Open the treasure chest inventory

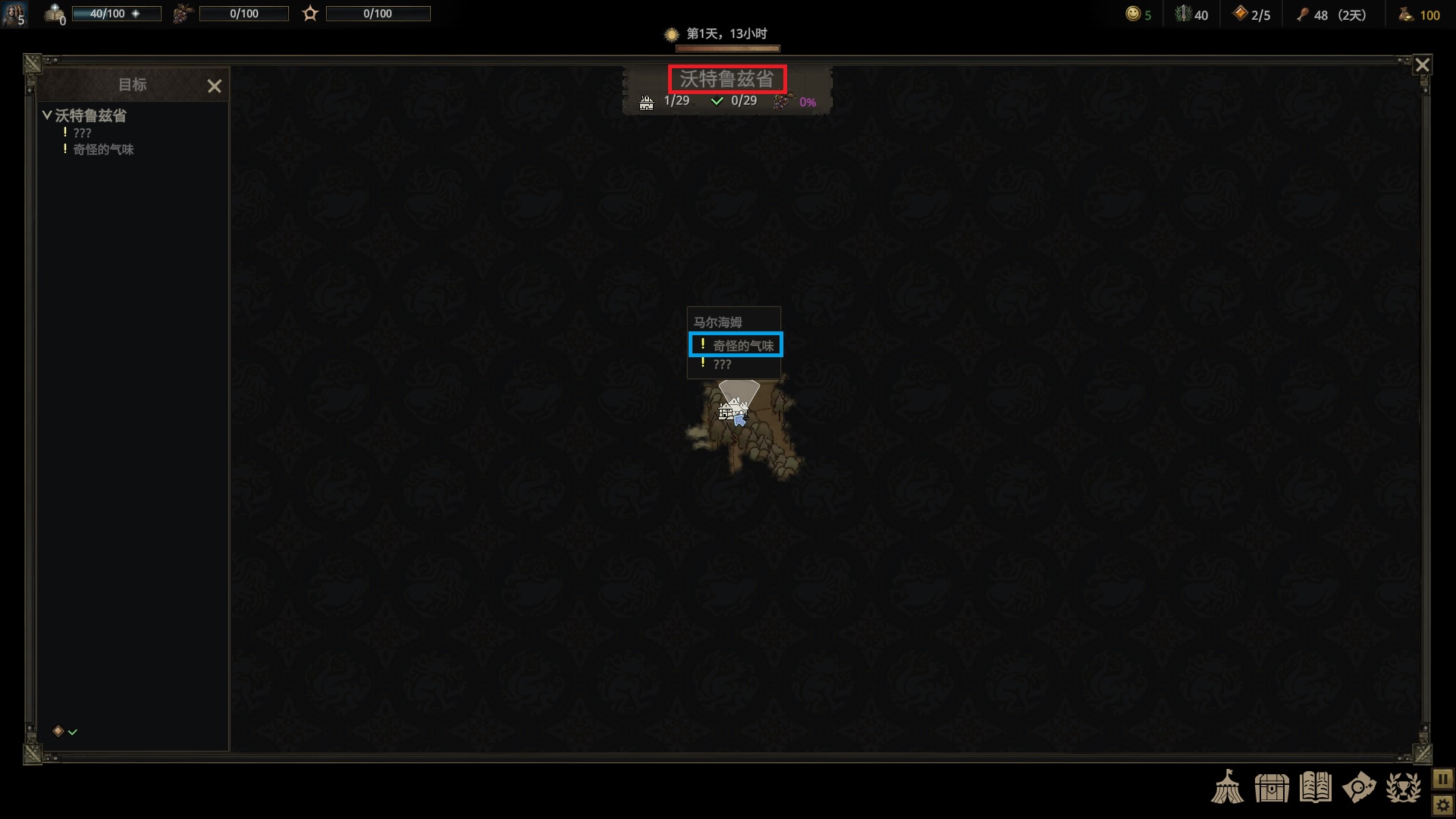pyautogui.click(x=1271, y=787)
